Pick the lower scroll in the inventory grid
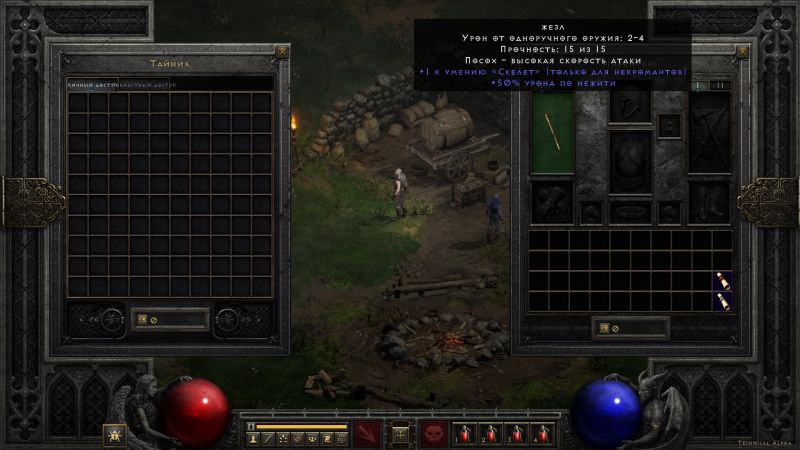800x450 pixels. [x=722, y=301]
